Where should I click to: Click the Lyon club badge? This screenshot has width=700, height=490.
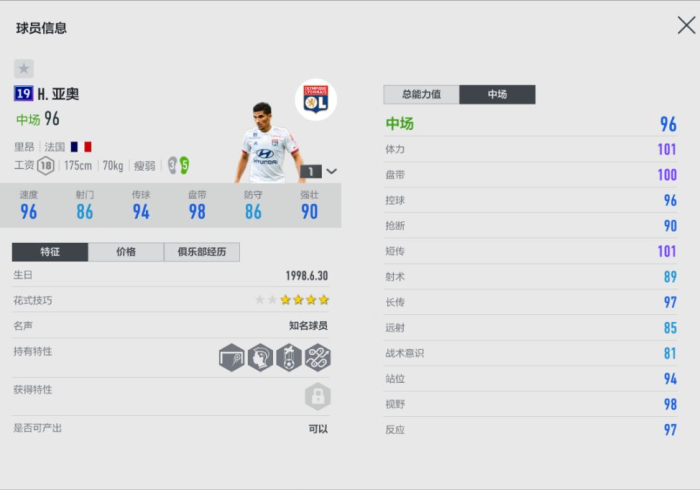[x=316, y=100]
